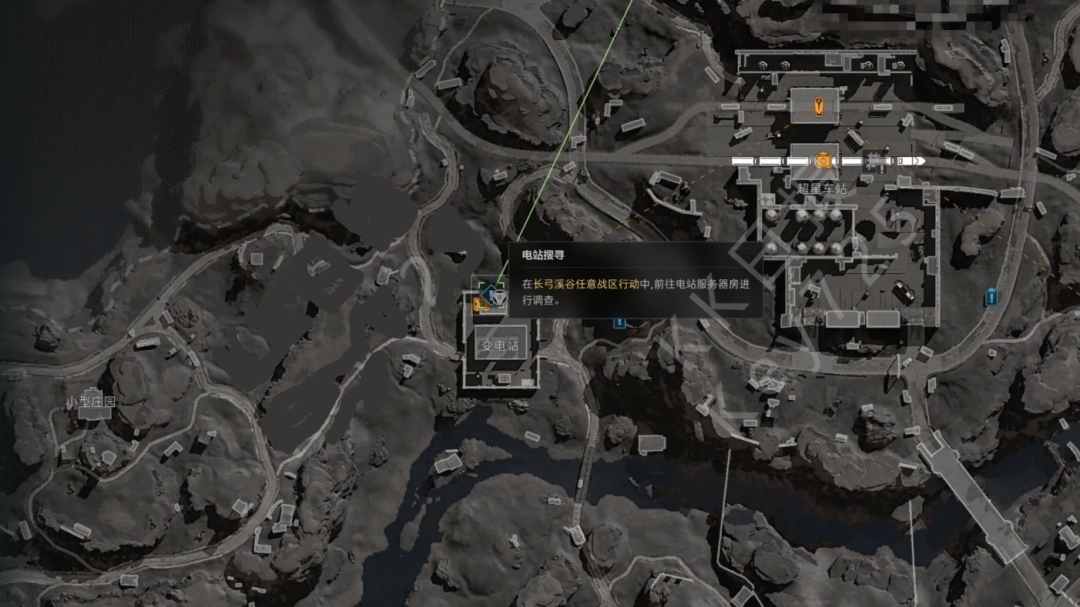Viewport: 1080px width, 607px height.
Task: Click the blue marker below the quest tooltip
Action: pyautogui.click(x=619, y=322)
